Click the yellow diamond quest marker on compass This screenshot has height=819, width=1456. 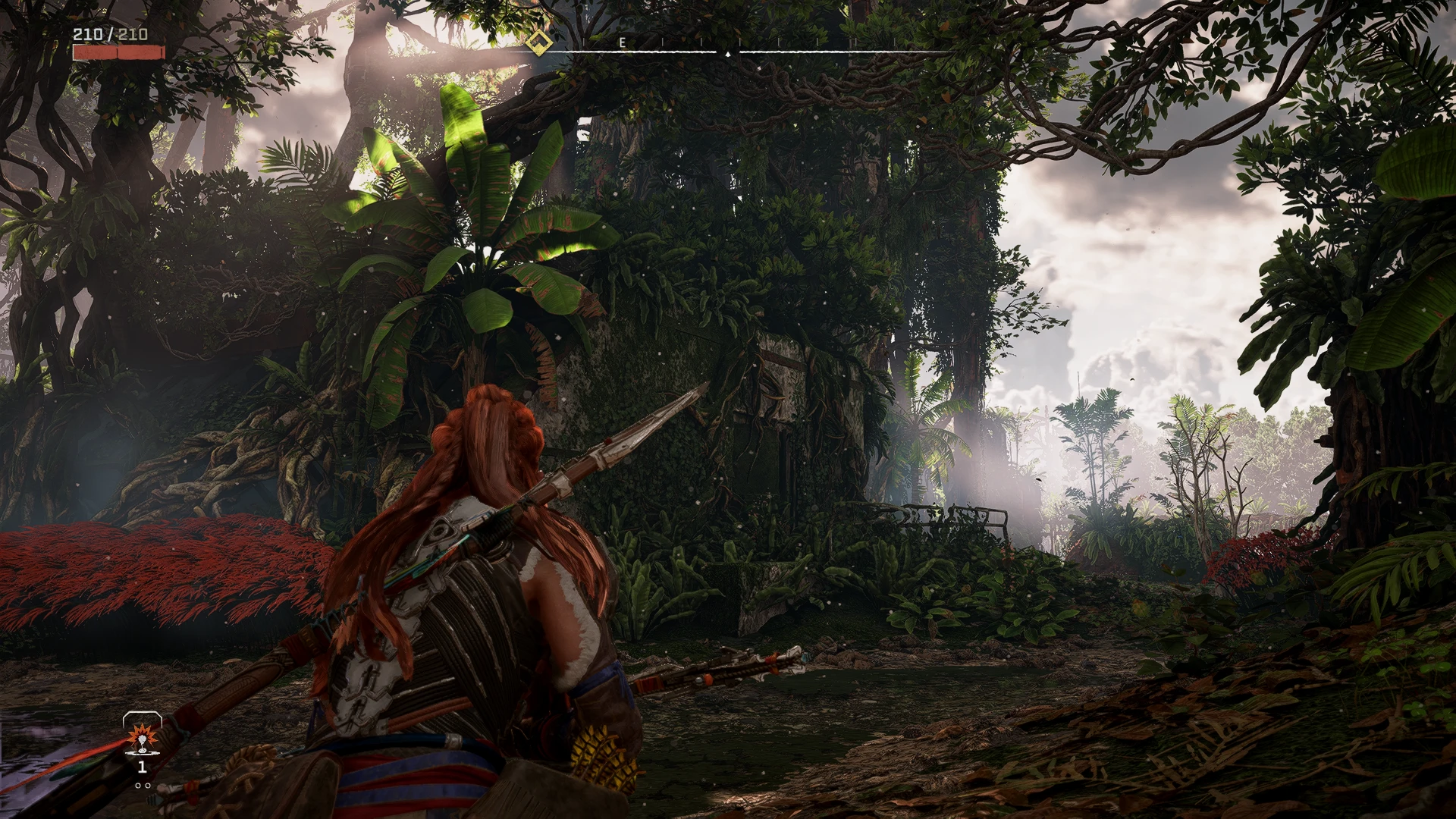point(538,42)
